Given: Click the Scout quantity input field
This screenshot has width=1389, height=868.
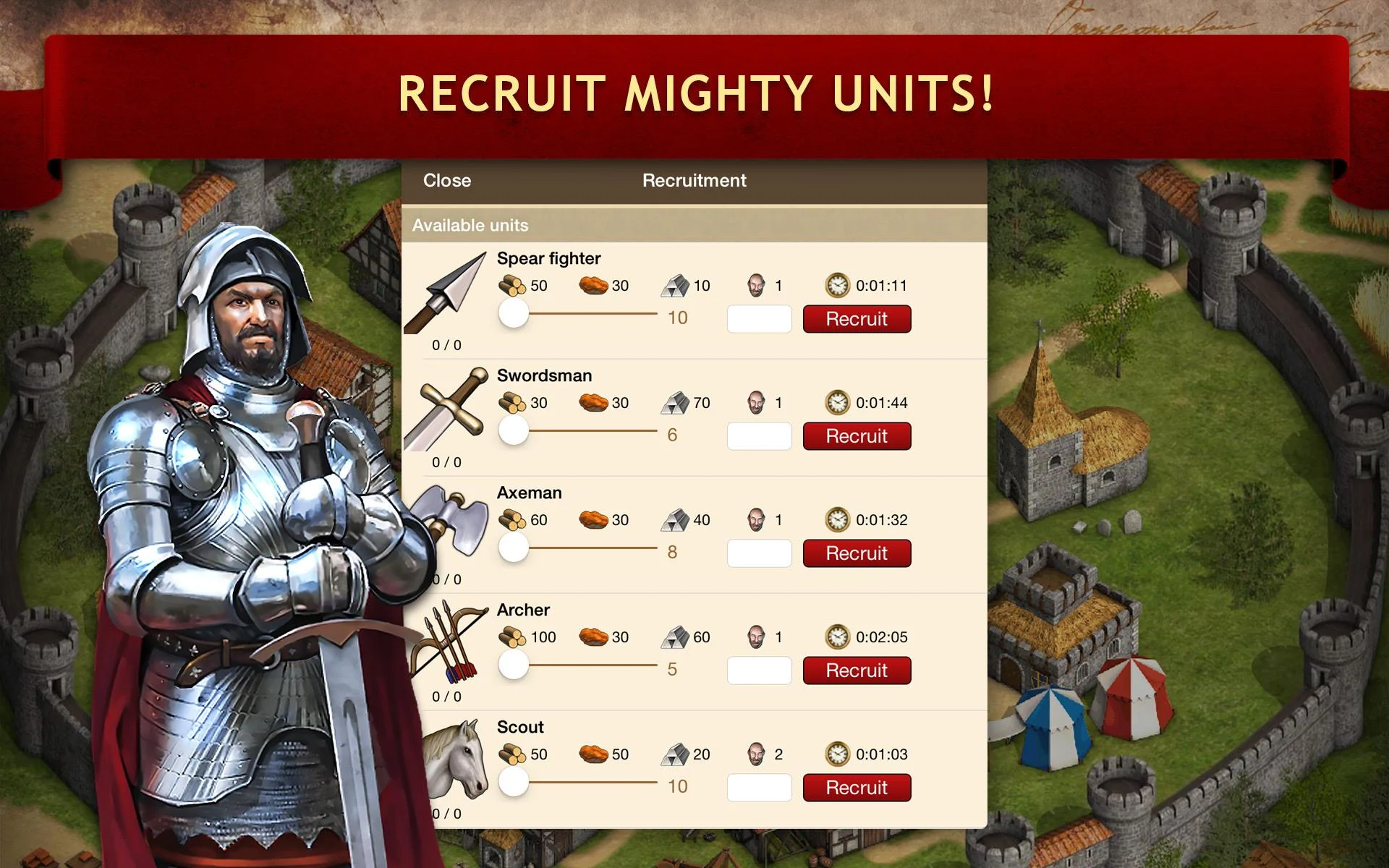Looking at the screenshot, I should pyautogui.click(x=759, y=788).
